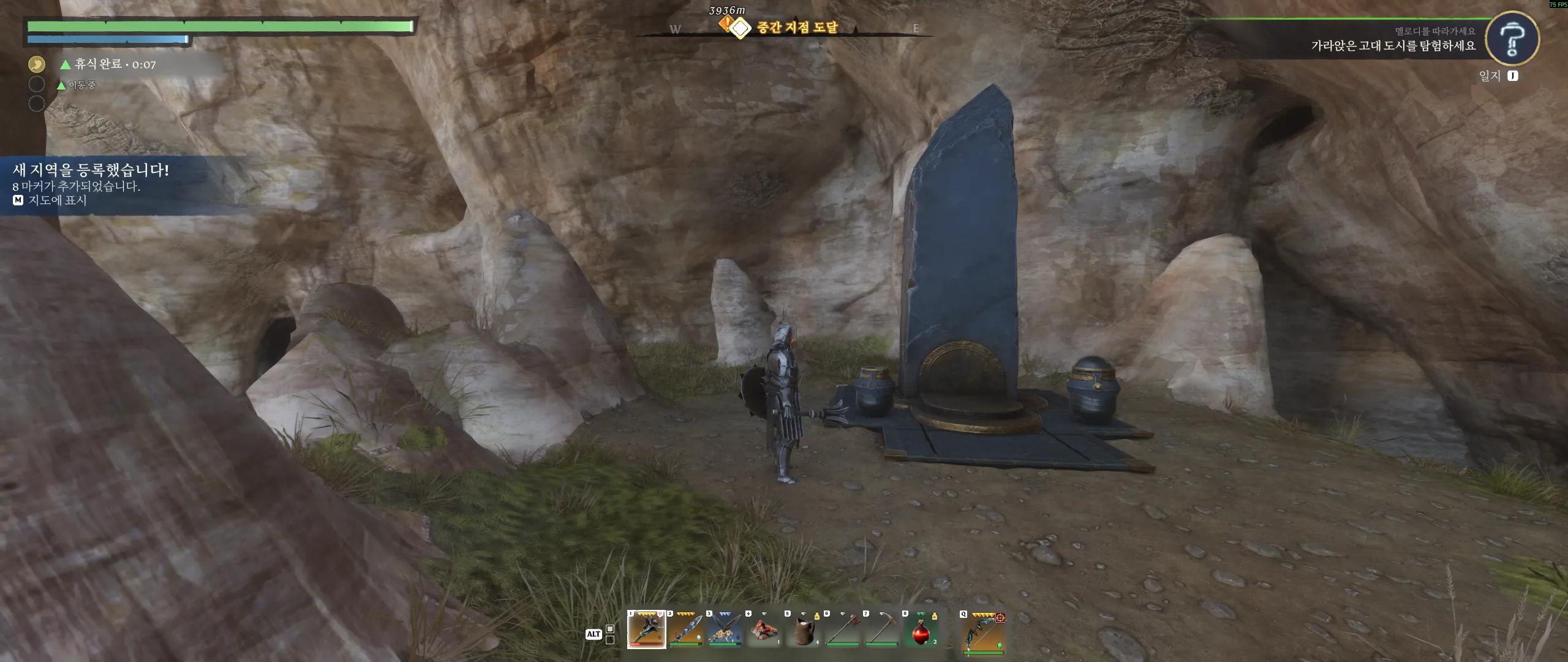Equip the blue sword from the hotbar
Screen dimensions: 1568x662
pyautogui.click(x=686, y=630)
